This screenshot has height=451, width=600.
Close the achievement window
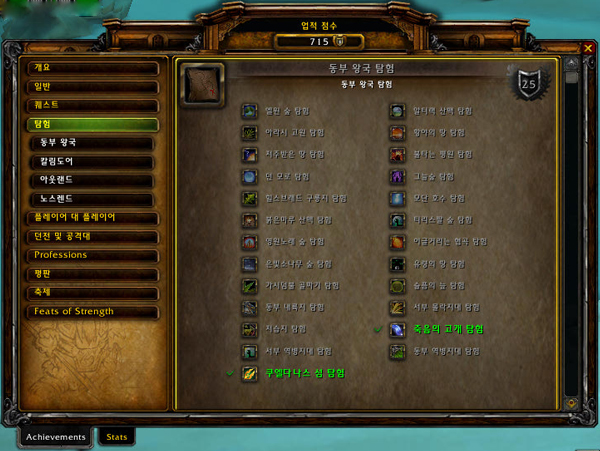click(588, 49)
